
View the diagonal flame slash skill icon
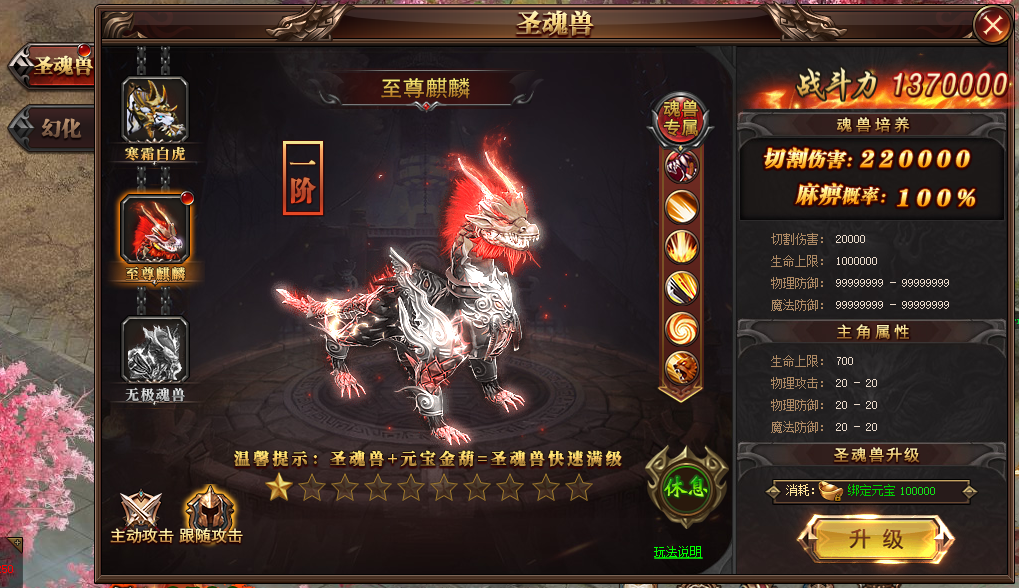click(x=682, y=206)
